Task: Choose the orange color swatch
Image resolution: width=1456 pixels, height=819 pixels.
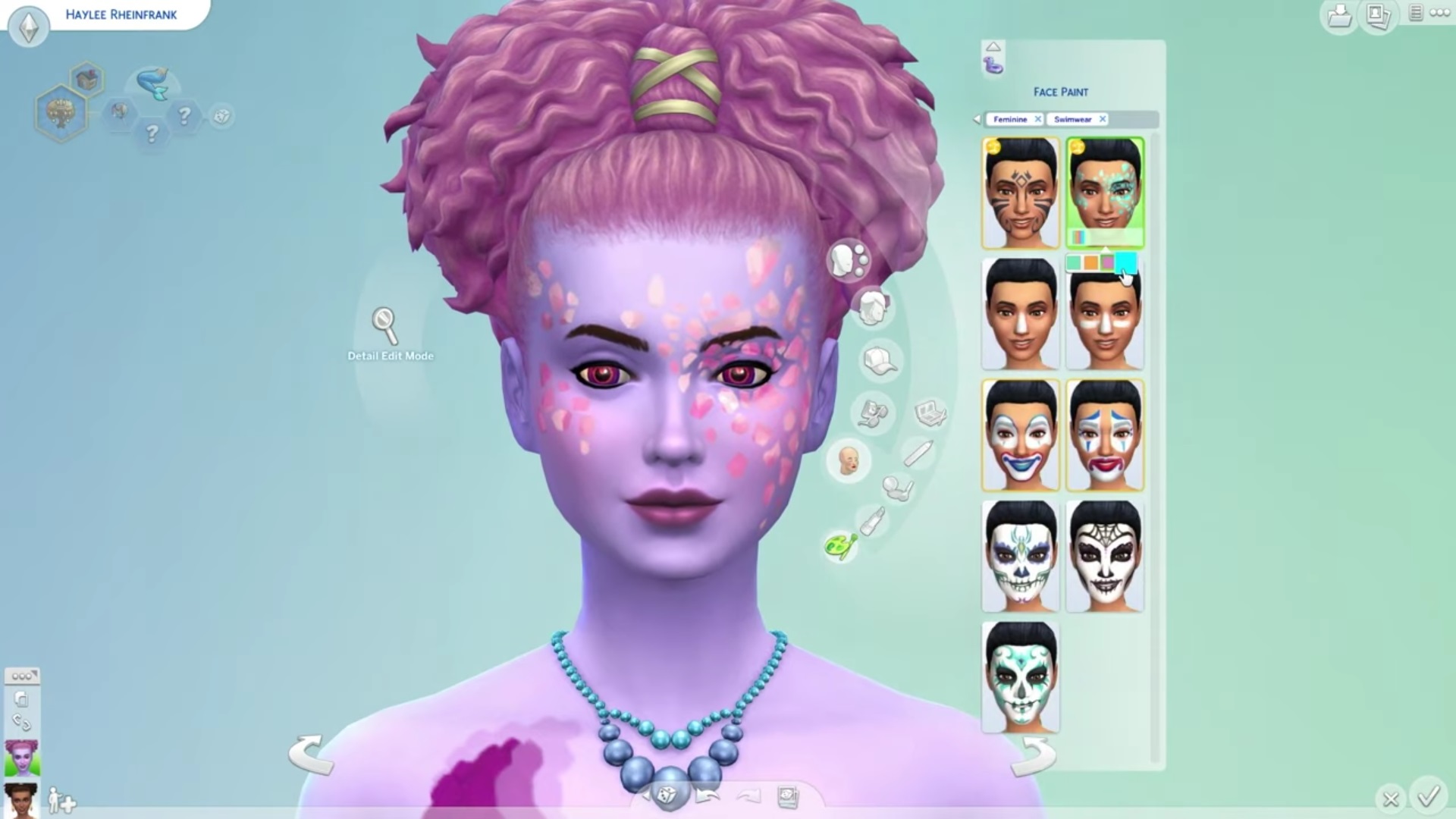Action: pyautogui.click(x=1090, y=262)
